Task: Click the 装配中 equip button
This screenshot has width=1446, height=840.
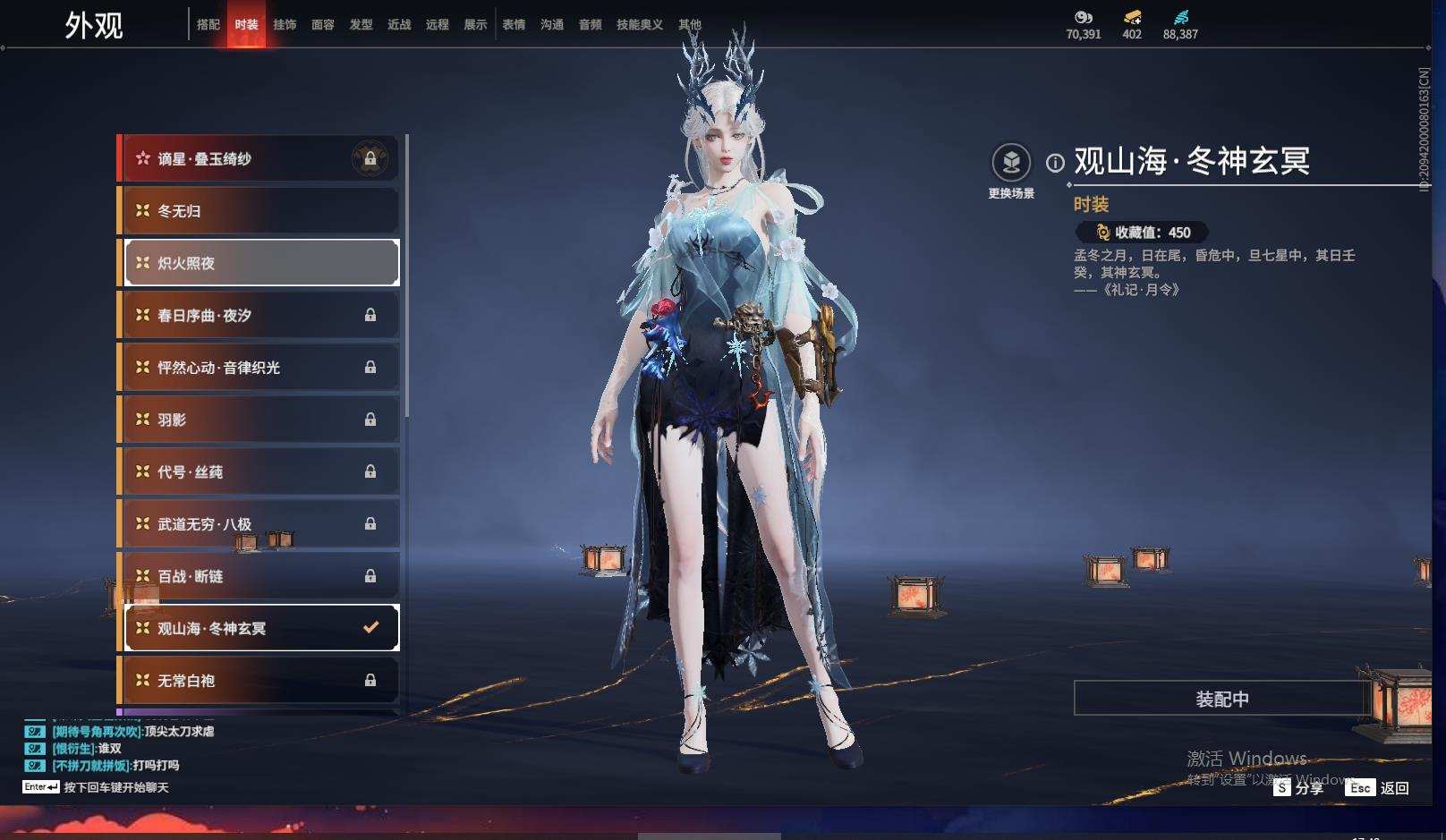Action: click(1221, 699)
